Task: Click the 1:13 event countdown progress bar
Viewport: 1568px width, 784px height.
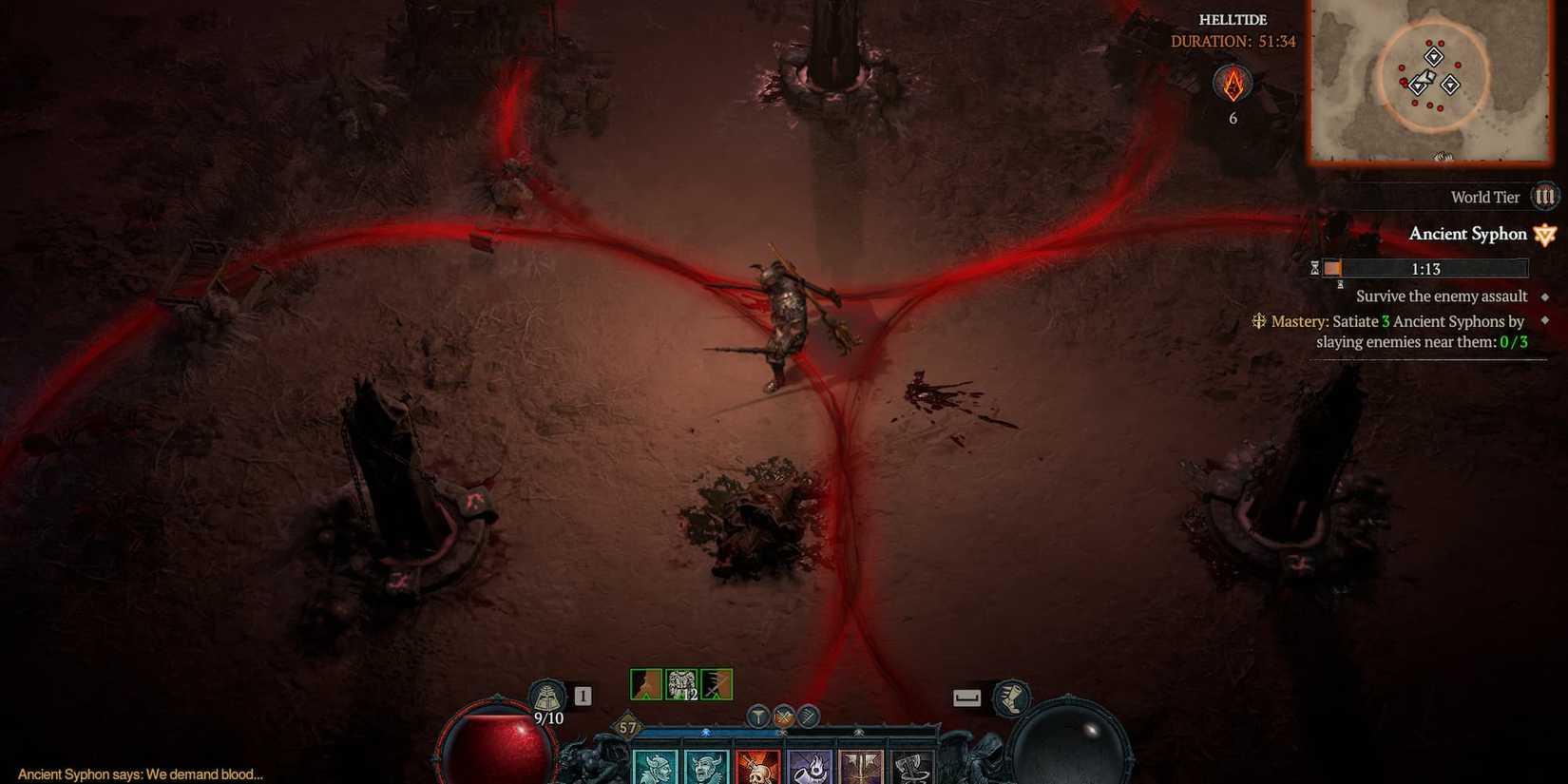Action: click(x=1425, y=268)
